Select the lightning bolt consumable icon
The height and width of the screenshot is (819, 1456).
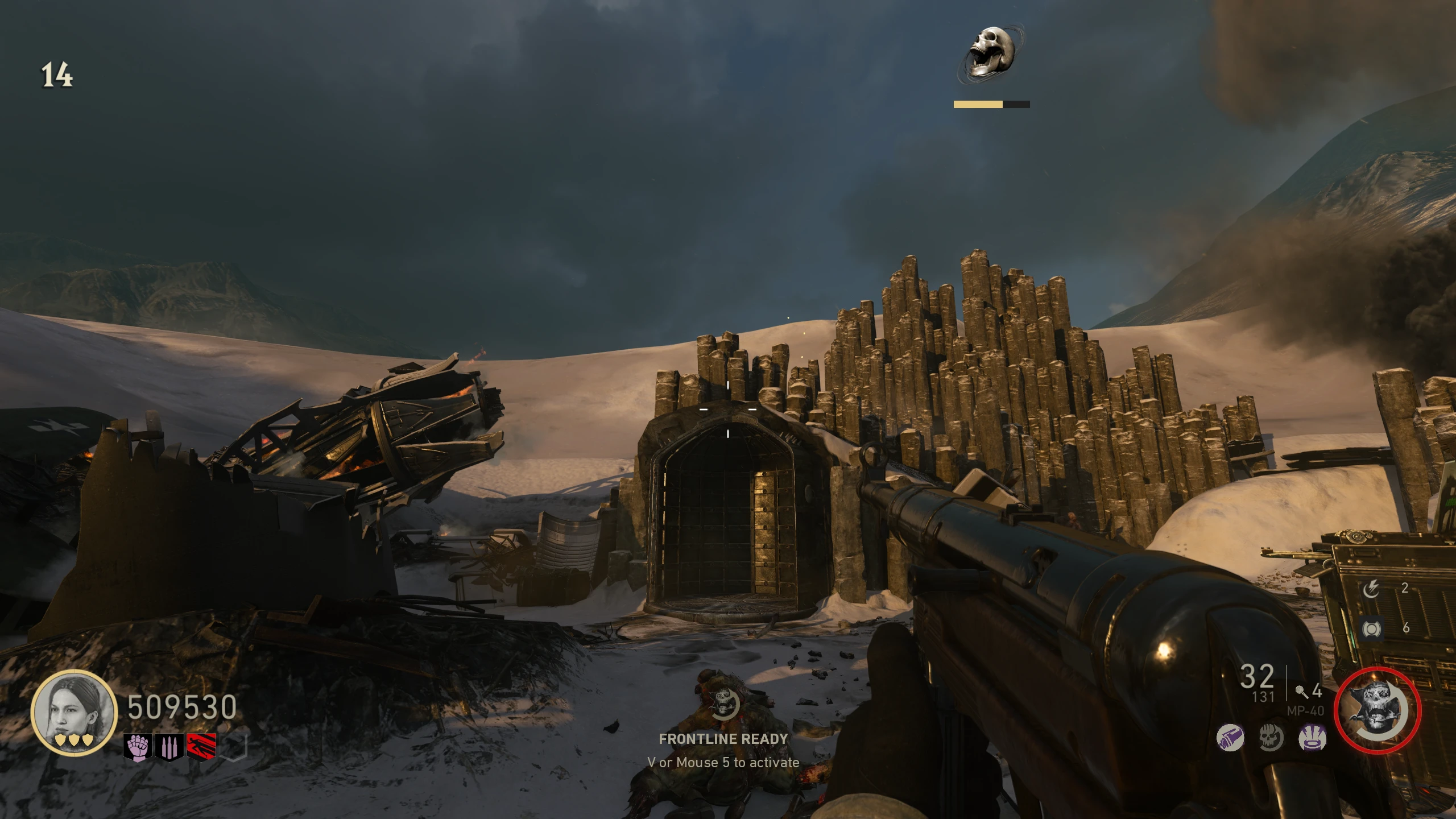click(1371, 589)
